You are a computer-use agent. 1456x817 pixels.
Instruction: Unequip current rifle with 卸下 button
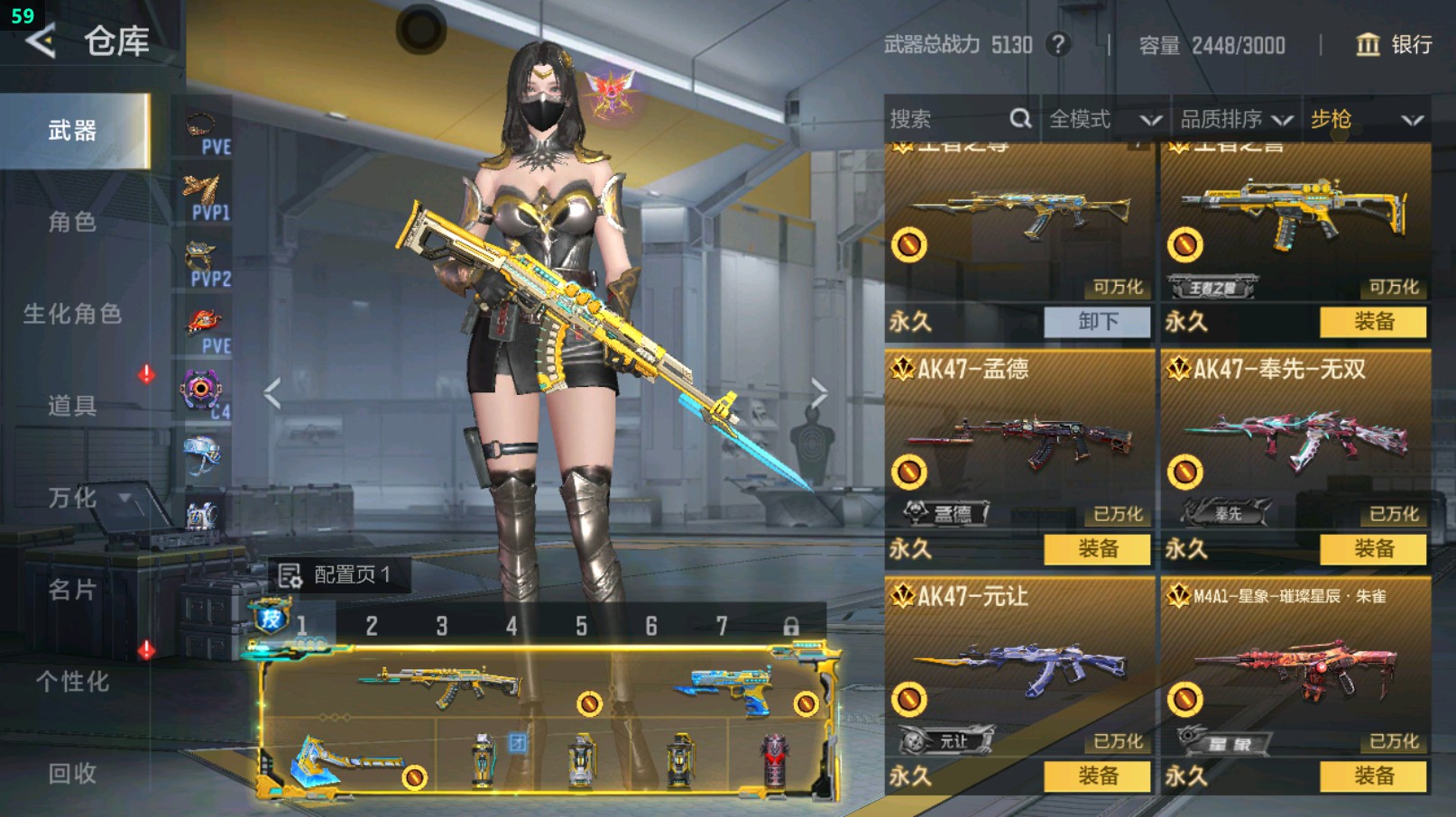(1097, 322)
